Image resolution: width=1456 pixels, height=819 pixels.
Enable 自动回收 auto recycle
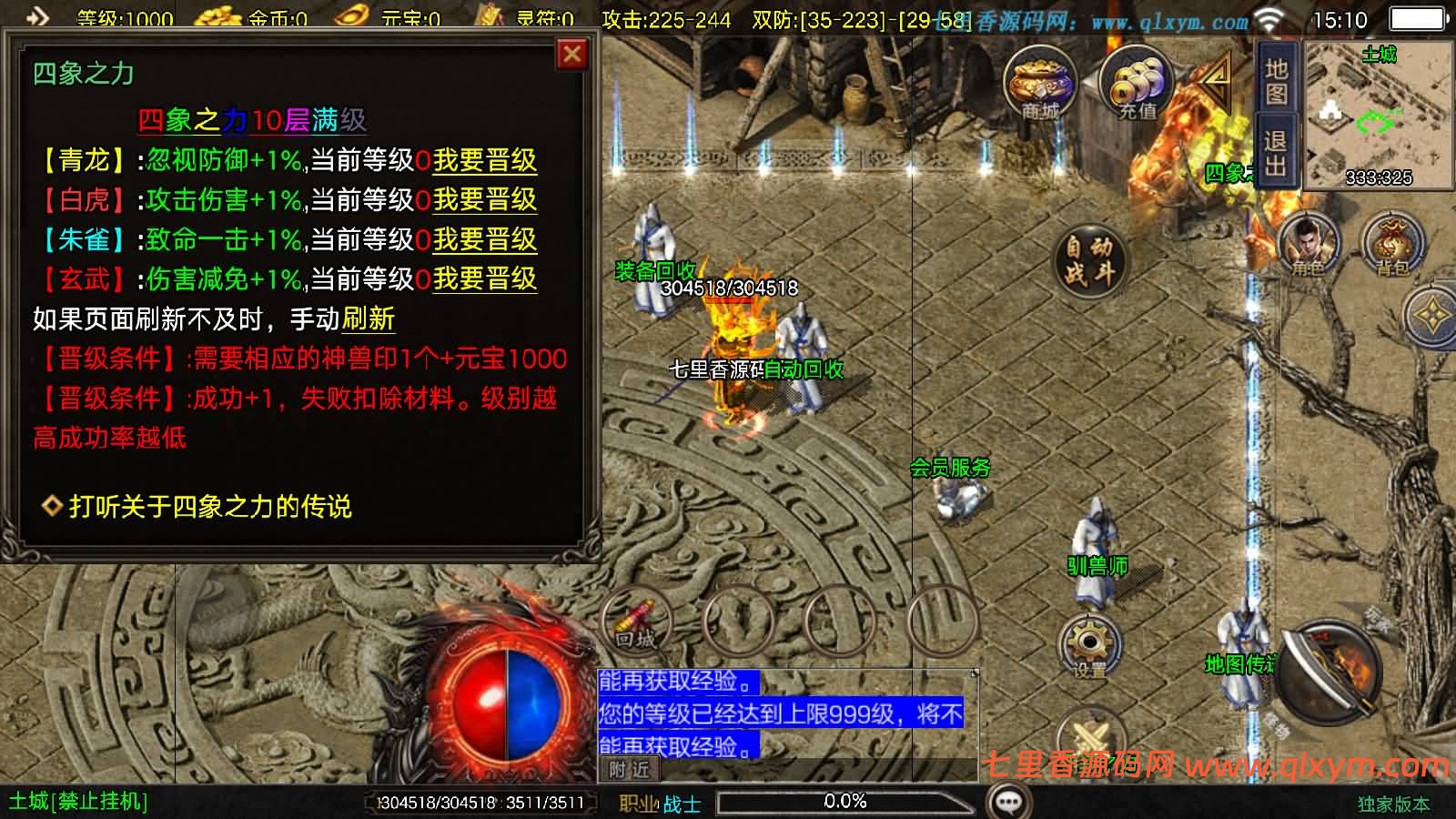pyautogui.click(x=804, y=370)
